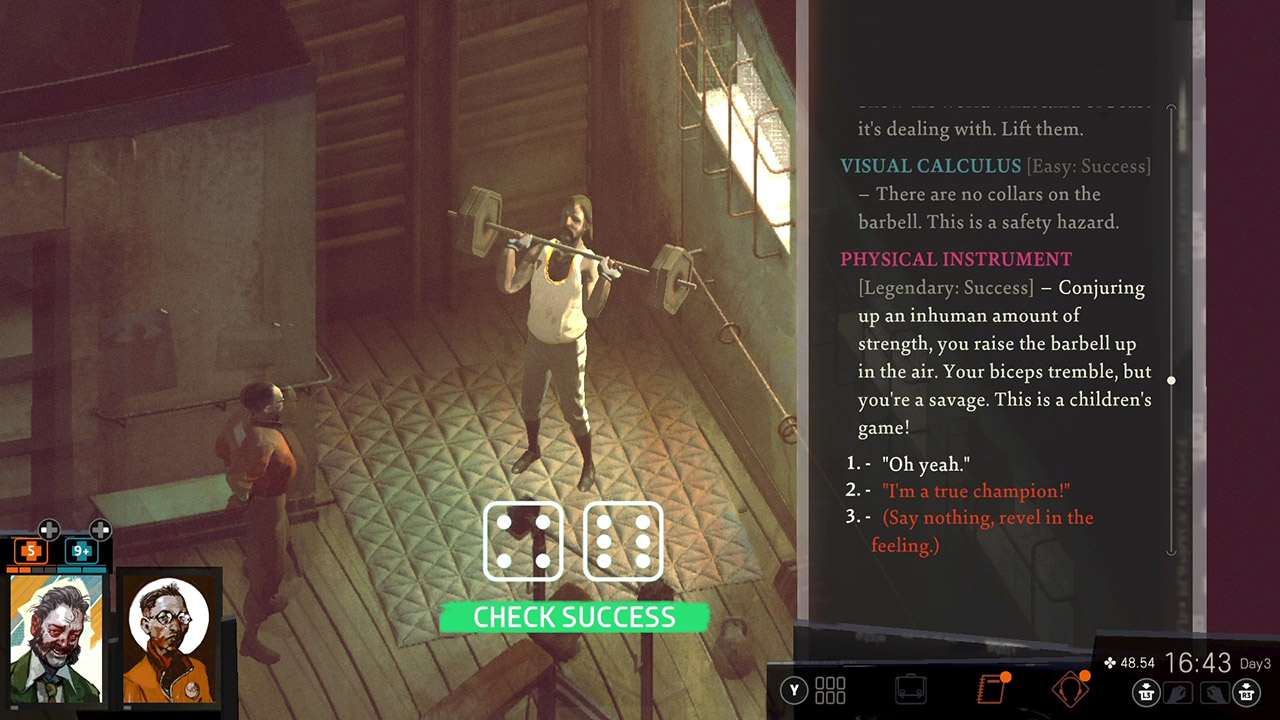This screenshot has width=1280, height=720.
Task: Click the CHECK SUCCESS button
Action: [x=573, y=617]
